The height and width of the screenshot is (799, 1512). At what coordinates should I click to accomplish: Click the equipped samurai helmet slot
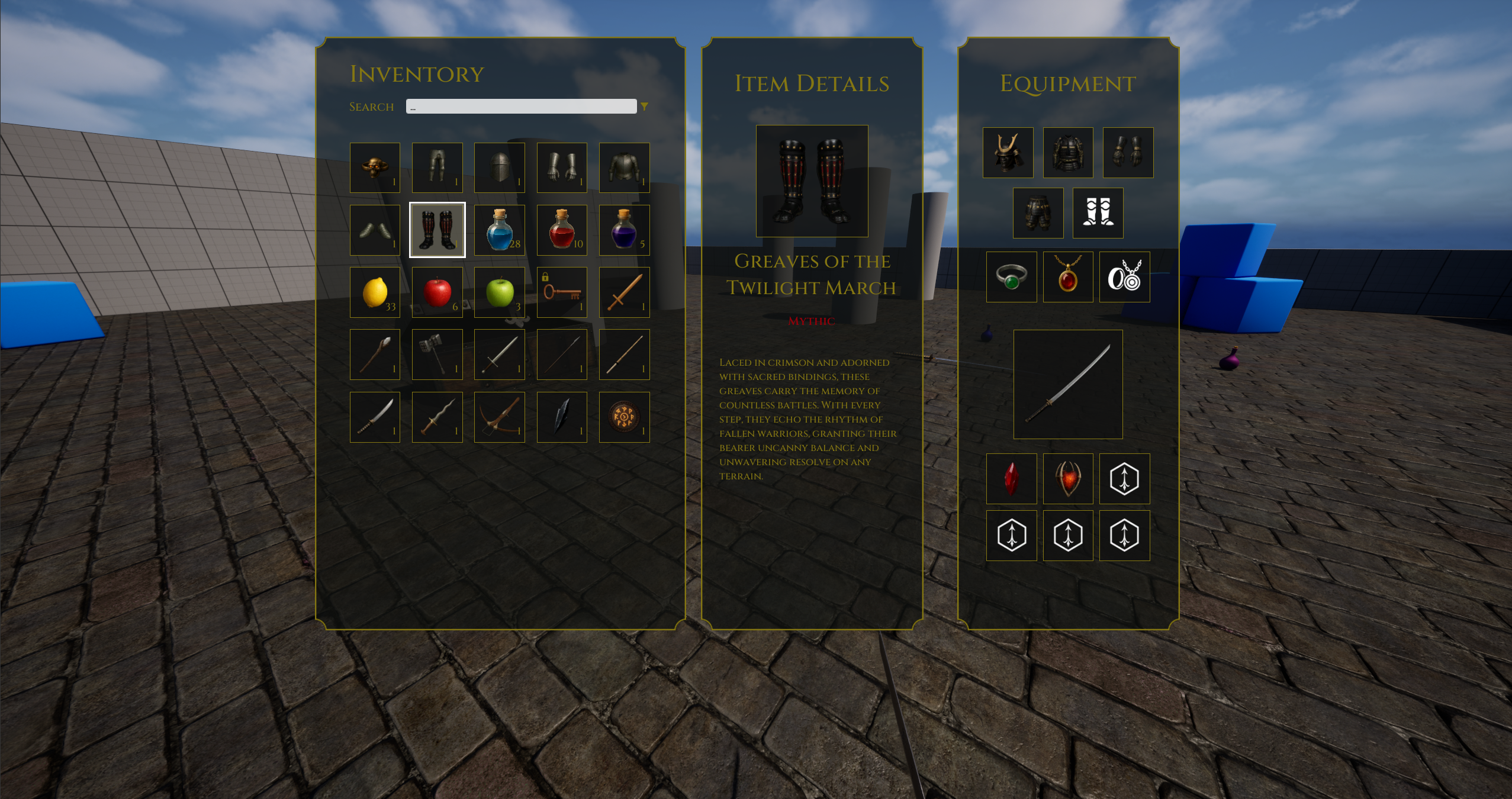(x=1008, y=153)
